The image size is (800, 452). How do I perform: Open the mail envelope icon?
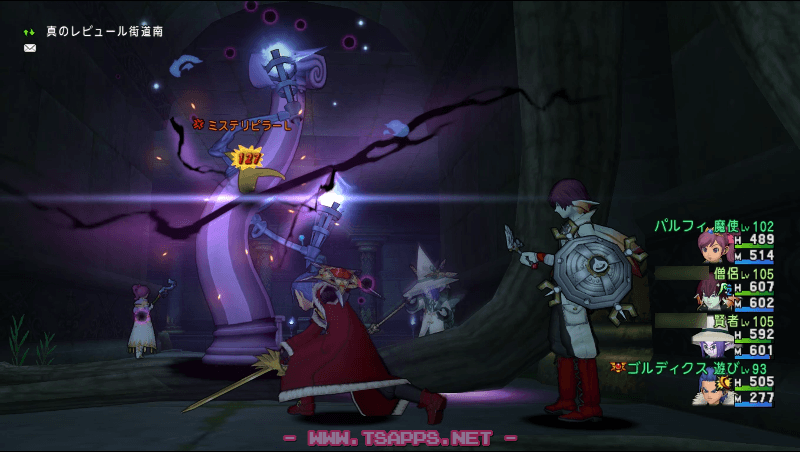pos(30,48)
